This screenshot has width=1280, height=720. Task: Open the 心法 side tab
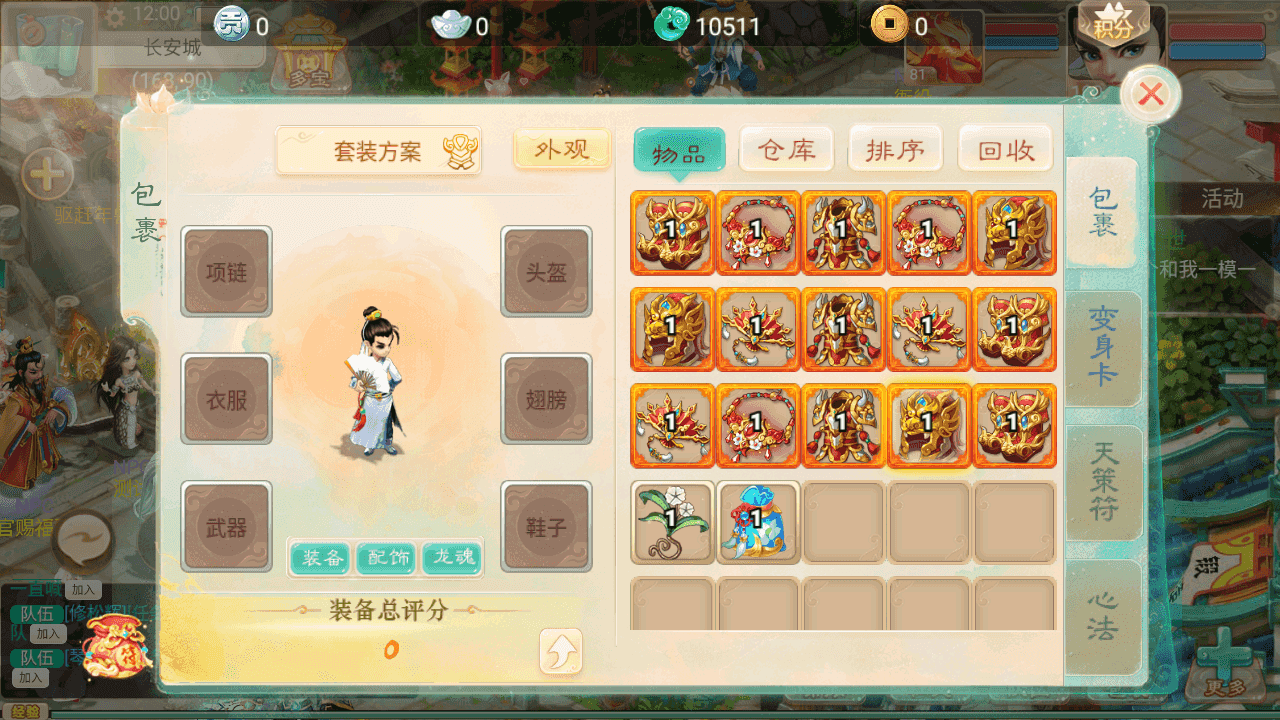[1102, 616]
